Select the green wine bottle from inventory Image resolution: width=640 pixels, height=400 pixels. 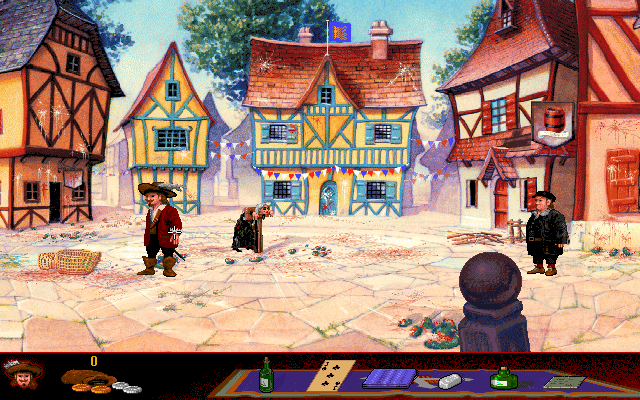pyautogui.click(x=266, y=376)
